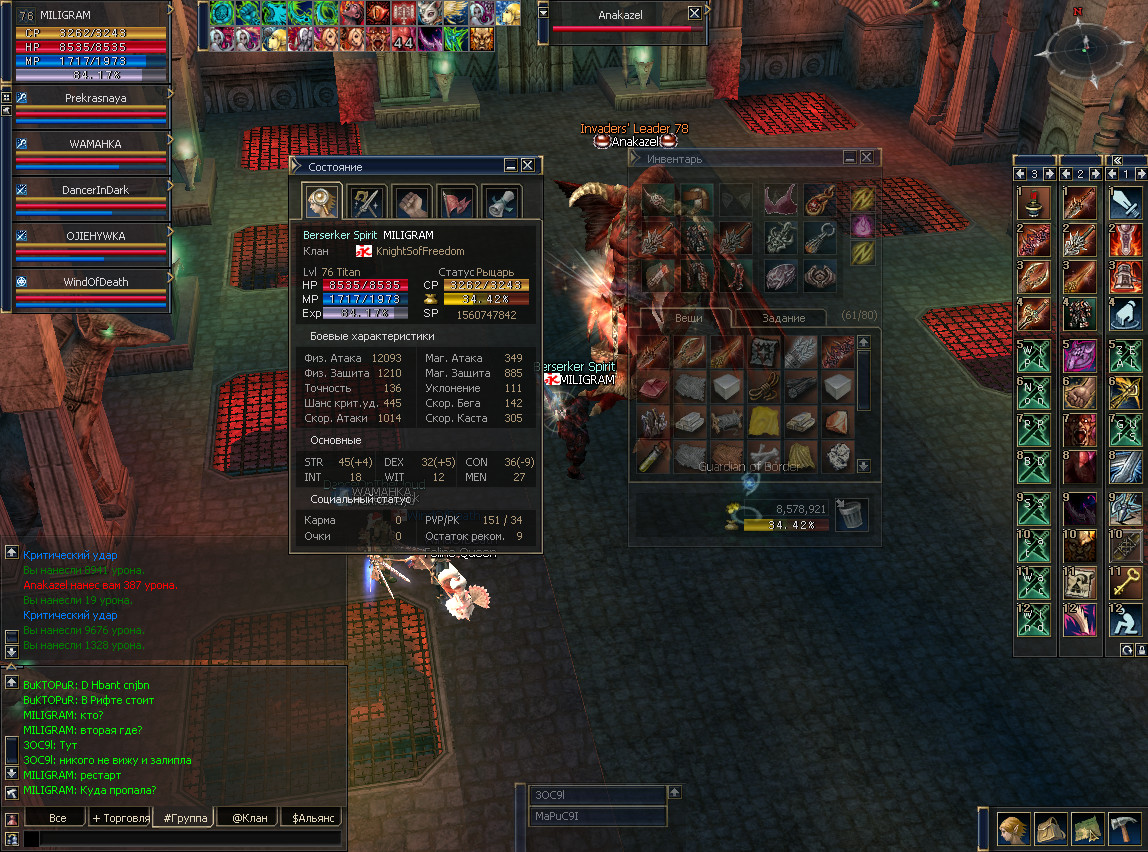Switch chat to the $Альянс tab
1148x852 pixels.
tap(310, 817)
